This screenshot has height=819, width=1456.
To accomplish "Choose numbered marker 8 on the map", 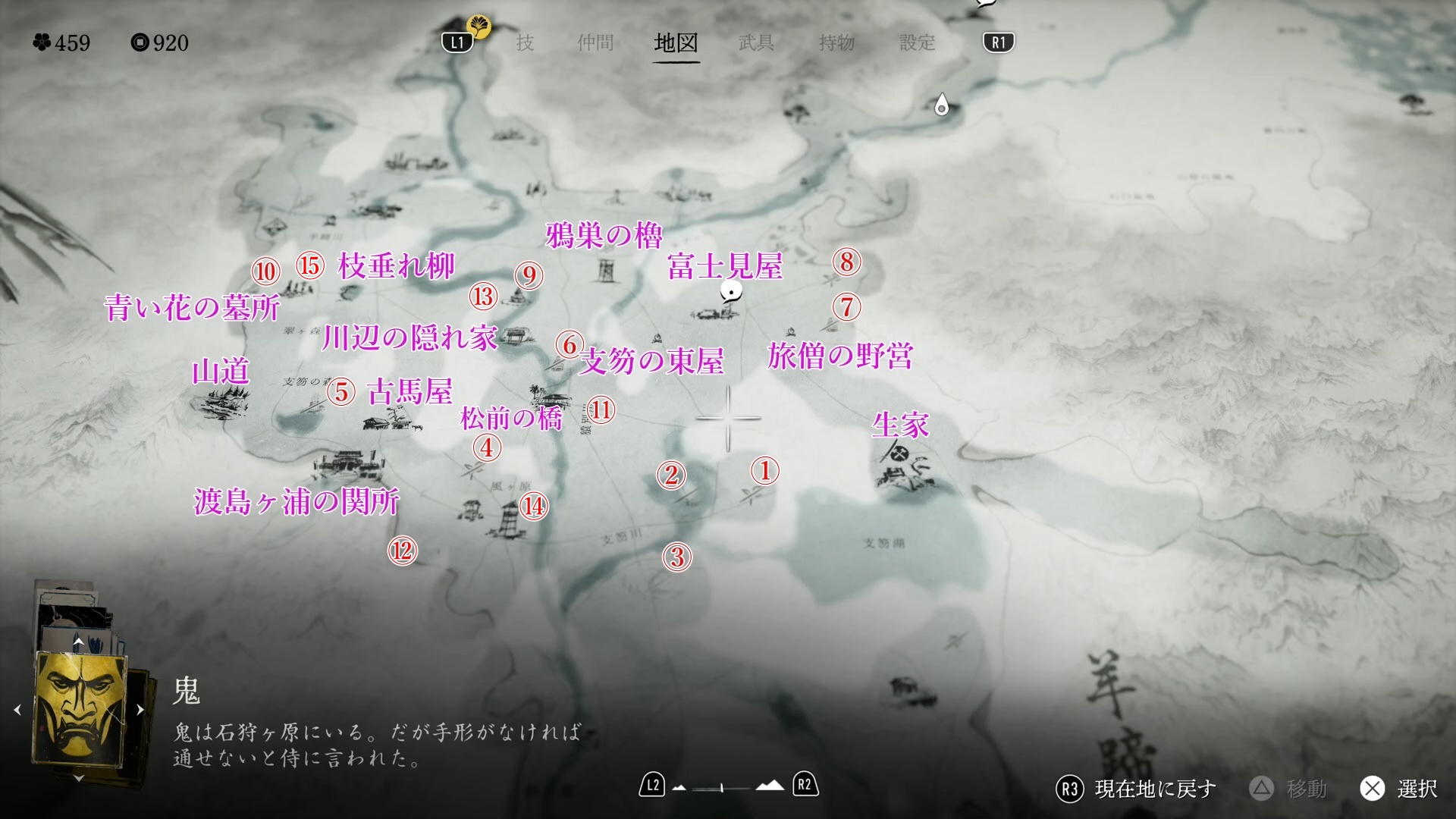I will [846, 262].
